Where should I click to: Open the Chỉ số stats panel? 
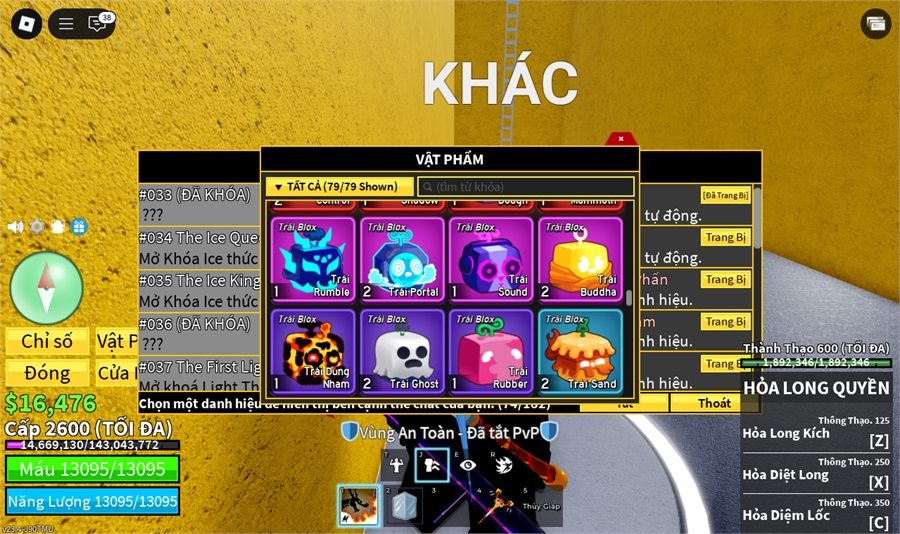click(x=47, y=341)
